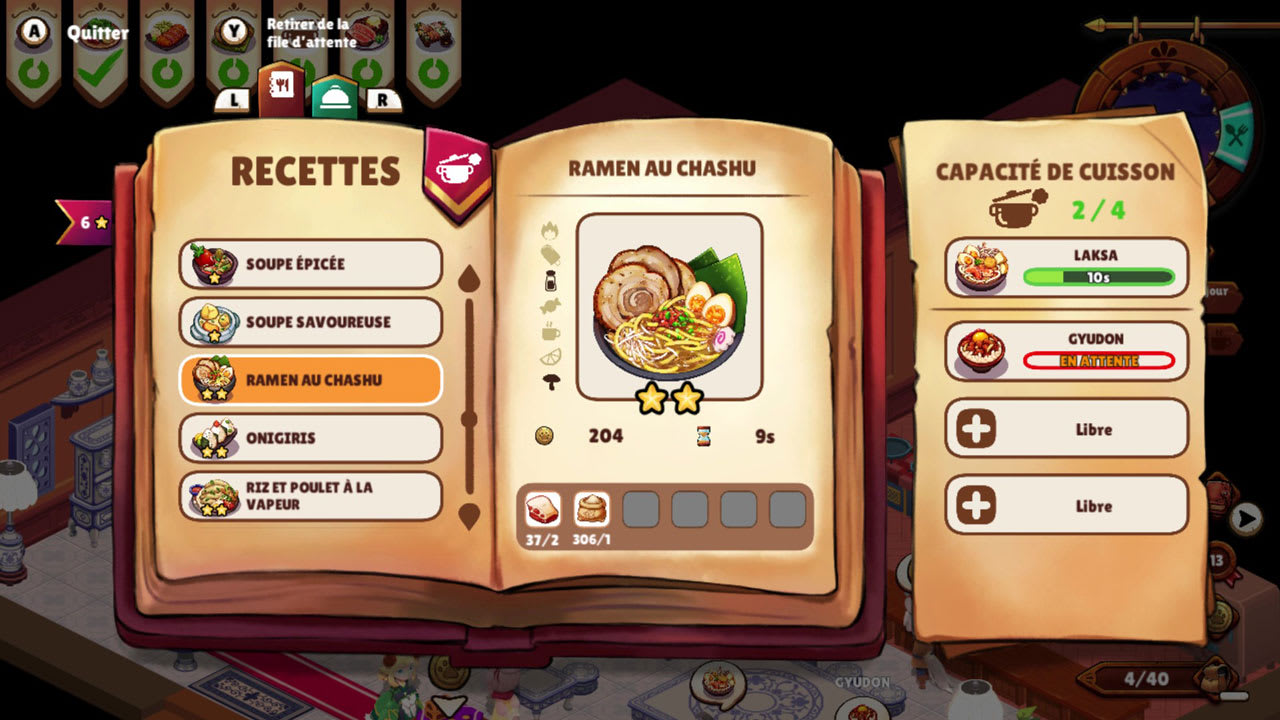Click the meat ingredient slot
1280x720 pixels.
pyautogui.click(x=543, y=509)
